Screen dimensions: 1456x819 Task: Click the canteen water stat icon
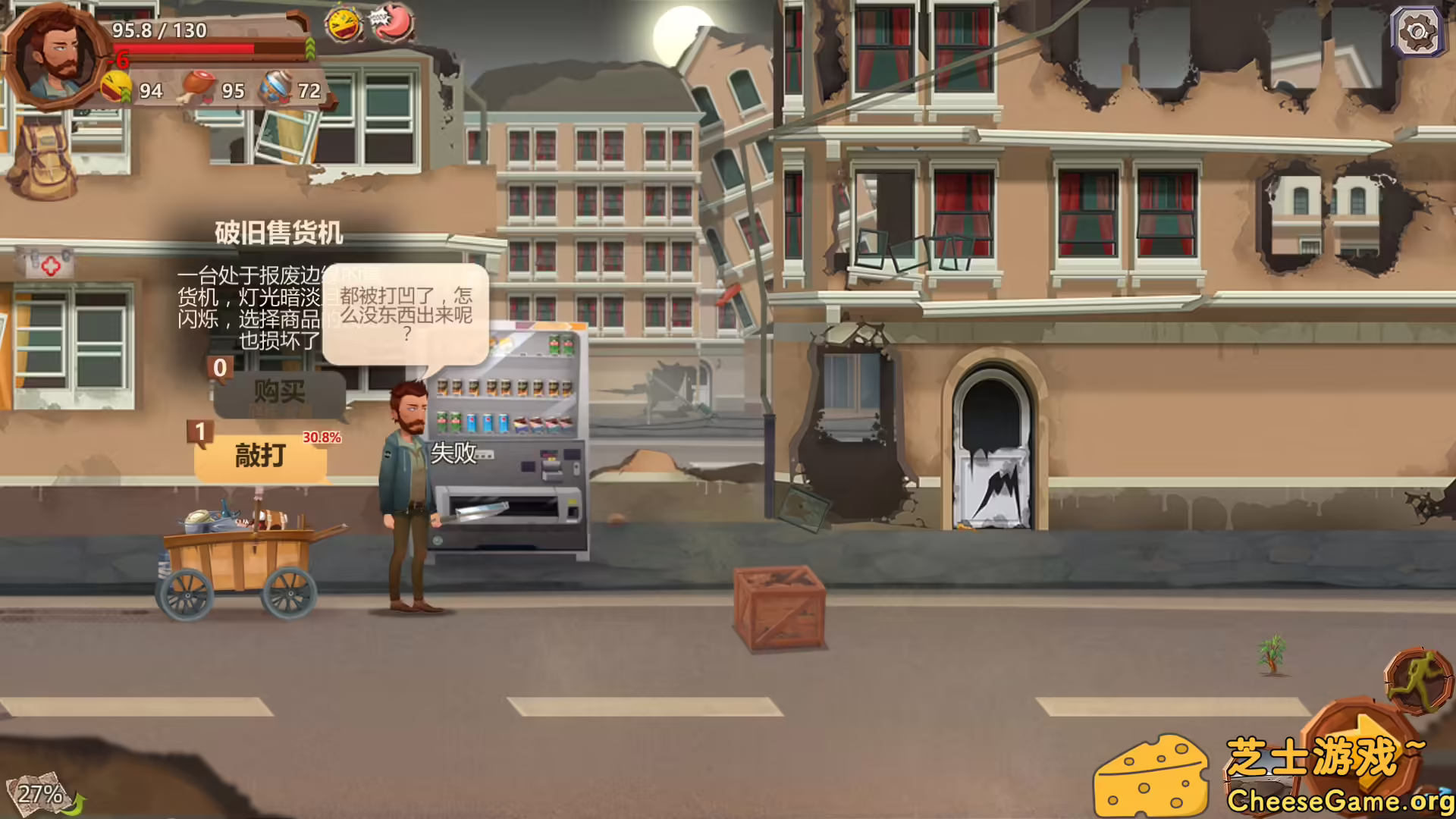[275, 85]
